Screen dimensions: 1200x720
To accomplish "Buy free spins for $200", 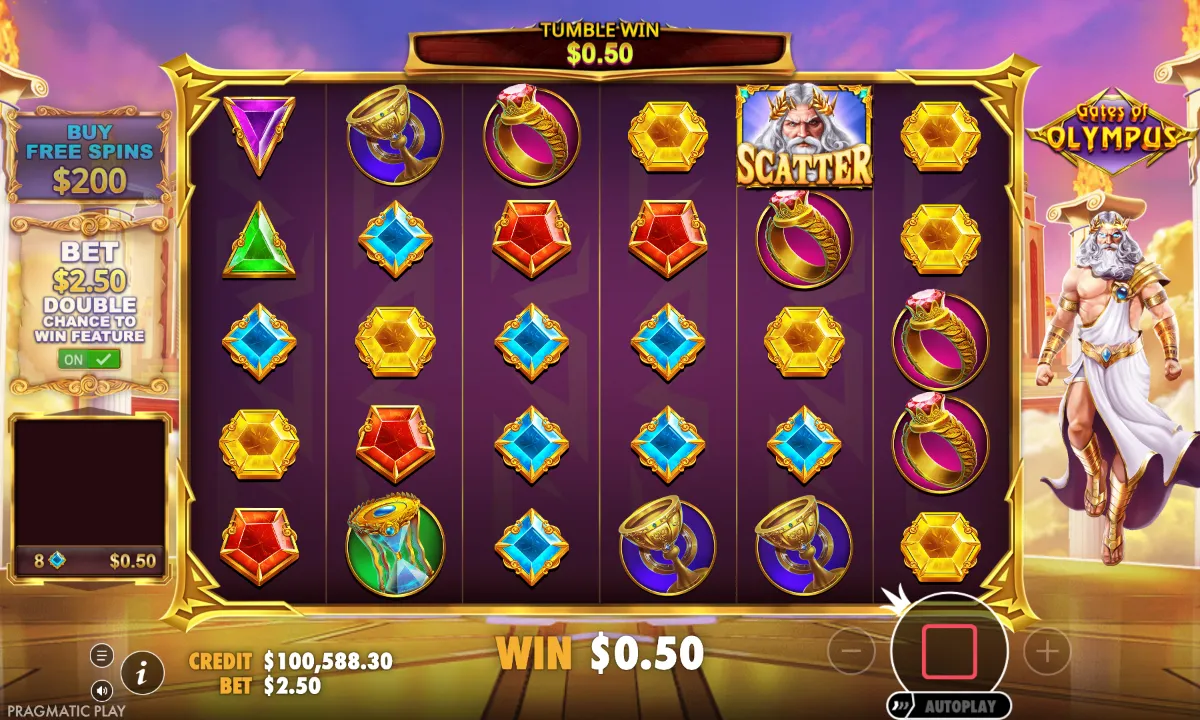I will [x=89, y=160].
